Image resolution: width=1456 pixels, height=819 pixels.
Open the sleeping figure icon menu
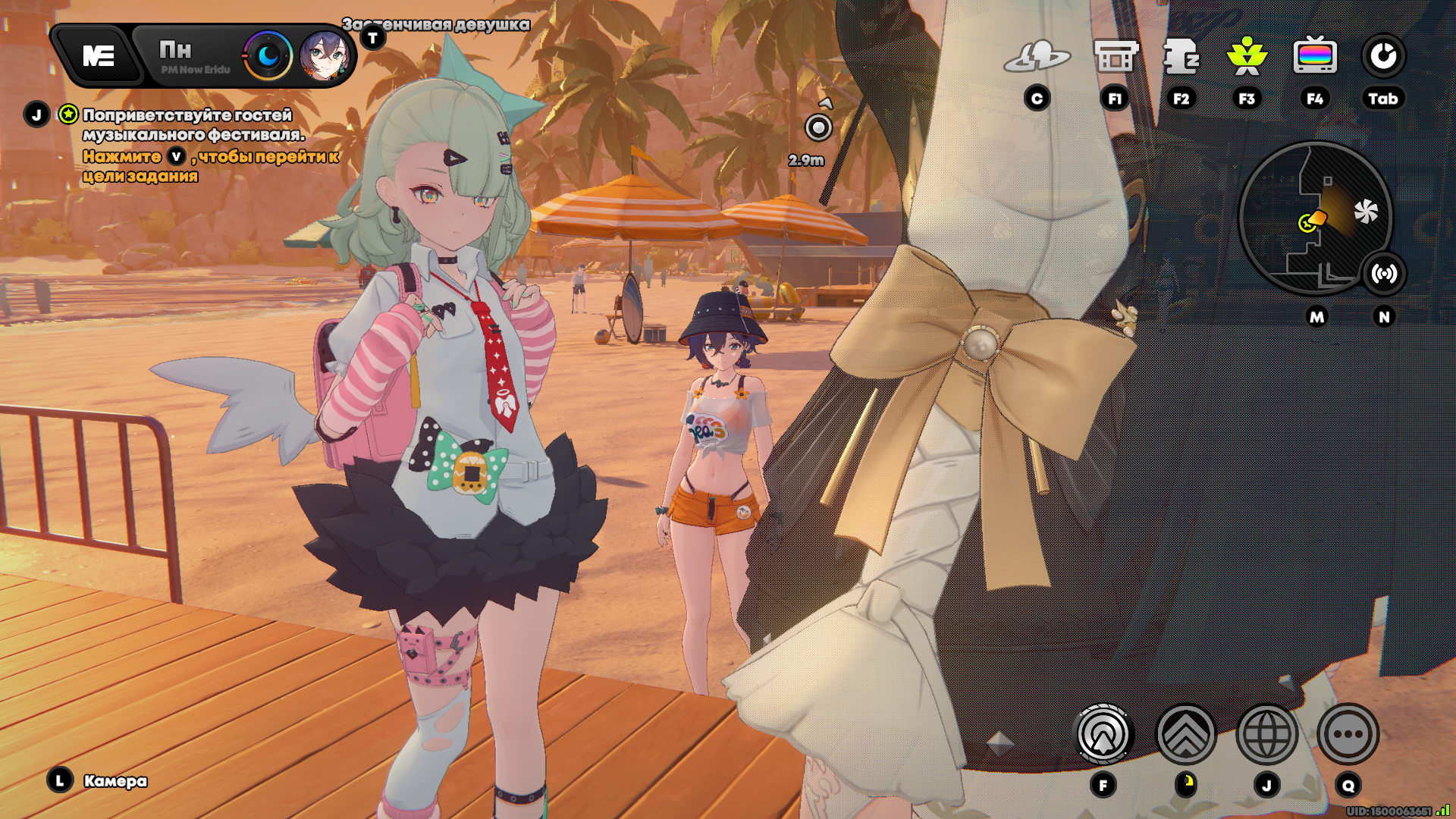[1181, 56]
